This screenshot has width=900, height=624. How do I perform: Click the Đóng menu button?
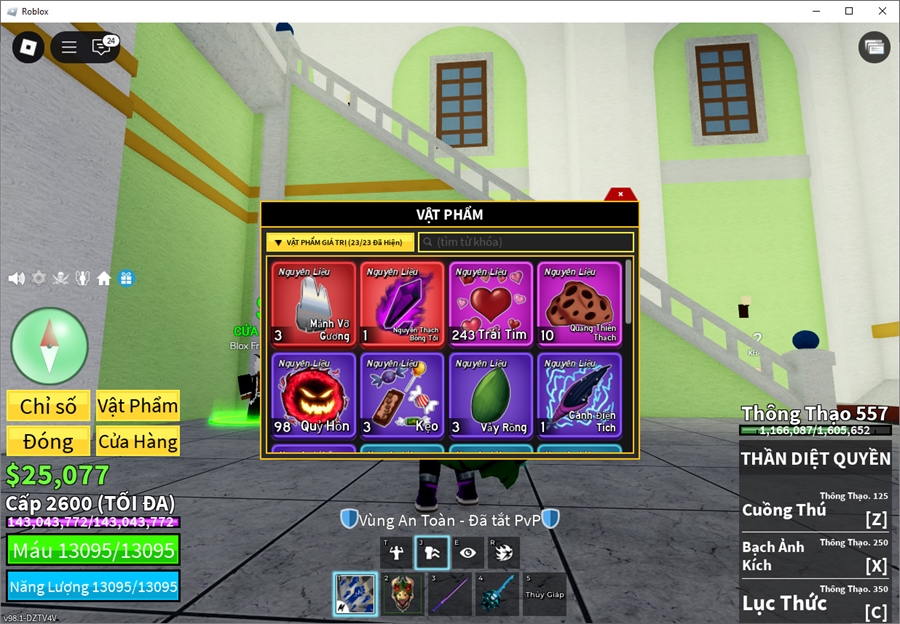coord(48,441)
